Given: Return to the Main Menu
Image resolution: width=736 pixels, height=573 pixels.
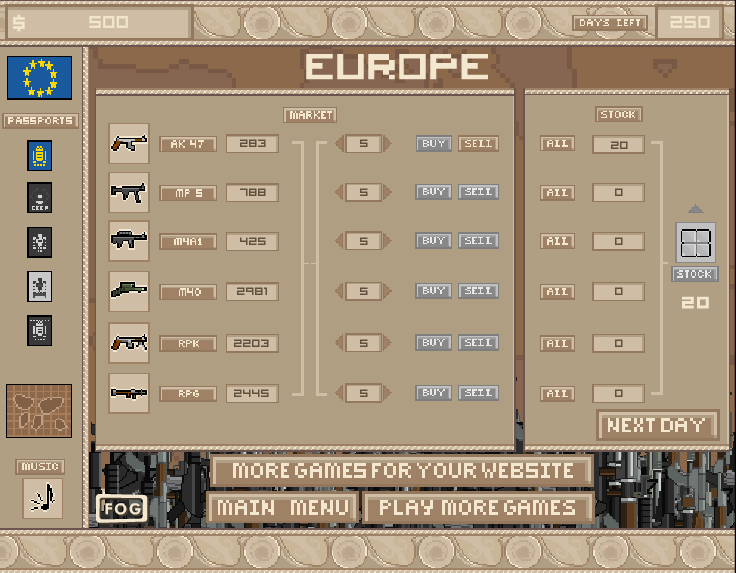Looking at the screenshot, I should 281,508.
